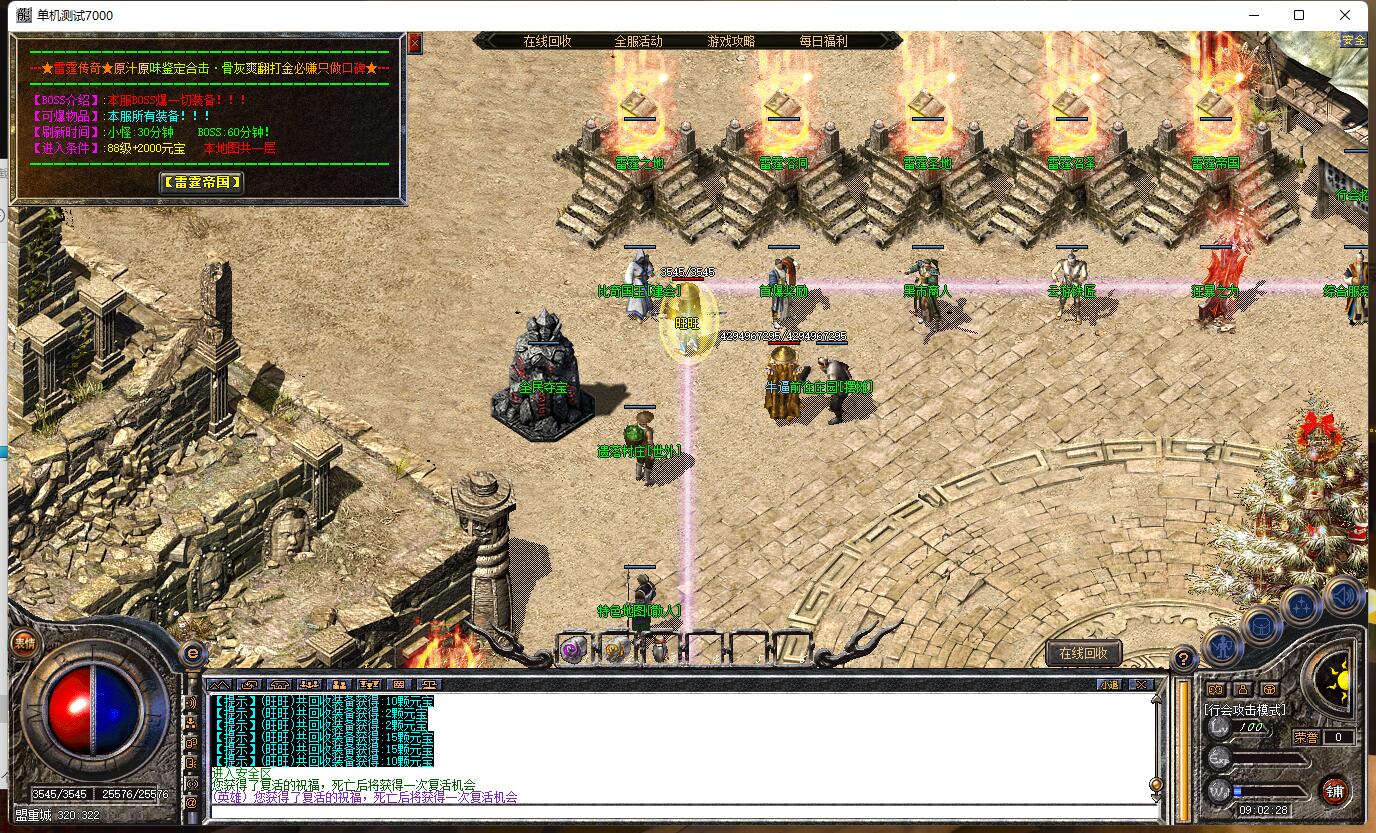The width and height of the screenshot is (1376, 833).
Task: Close the BOSS info panel
Action: [x=415, y=43]
